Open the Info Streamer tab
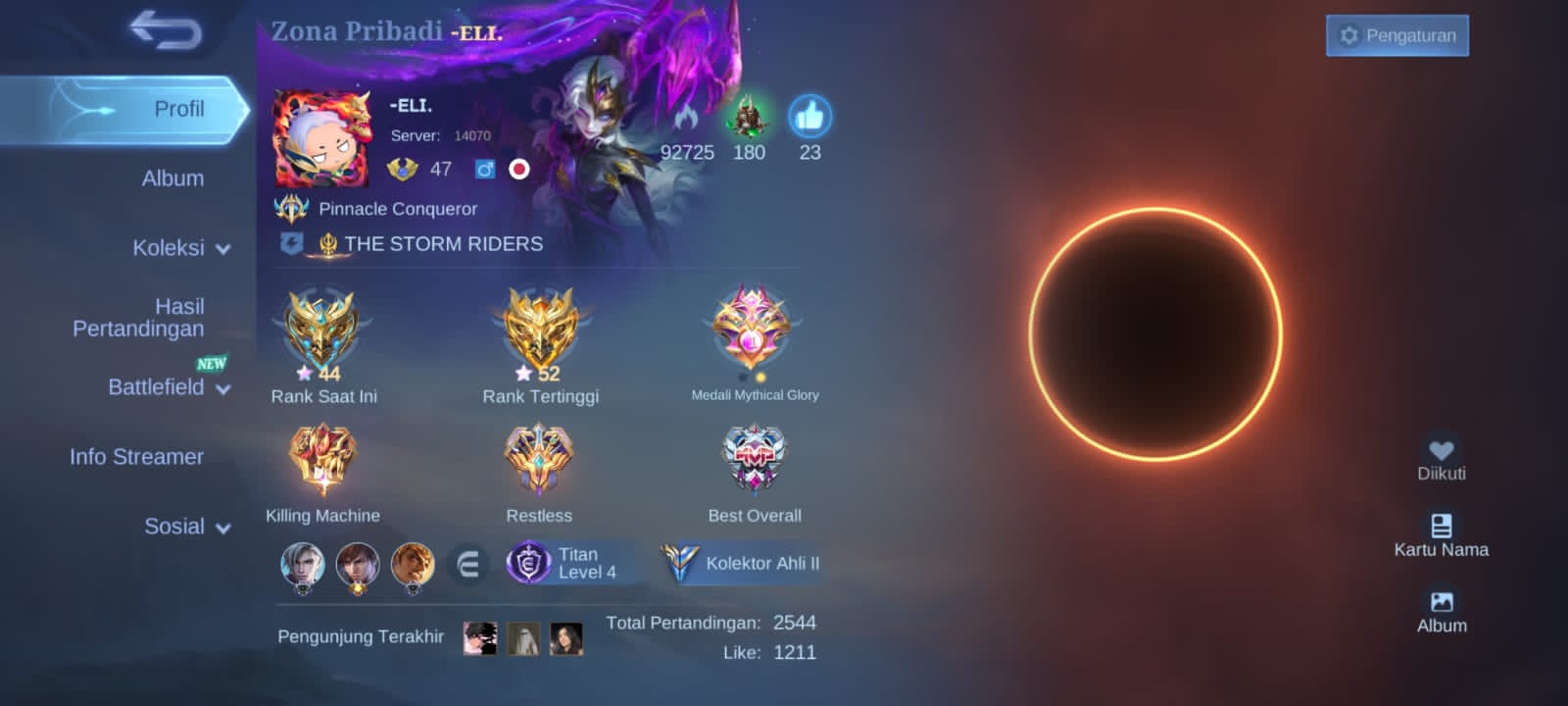The height and width of the screenshot is (706, 1568). point(136,457)
